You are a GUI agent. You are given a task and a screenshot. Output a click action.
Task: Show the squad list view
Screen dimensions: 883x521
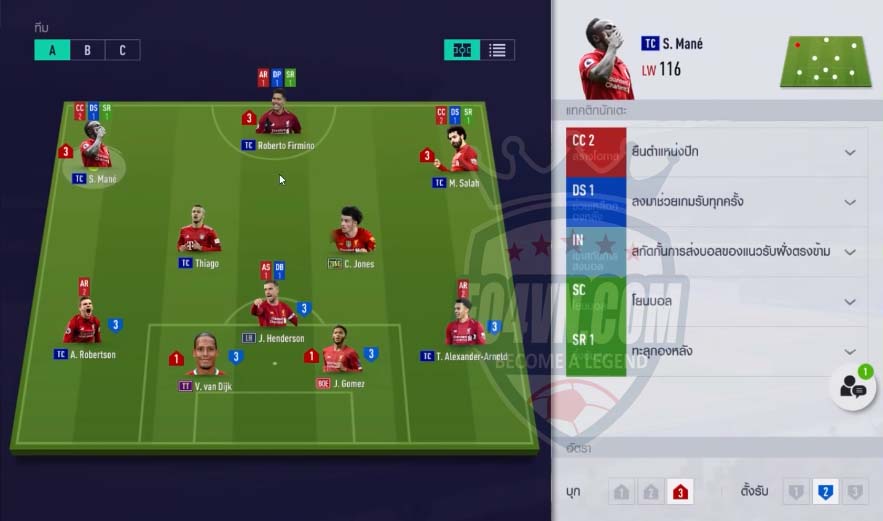497,50
